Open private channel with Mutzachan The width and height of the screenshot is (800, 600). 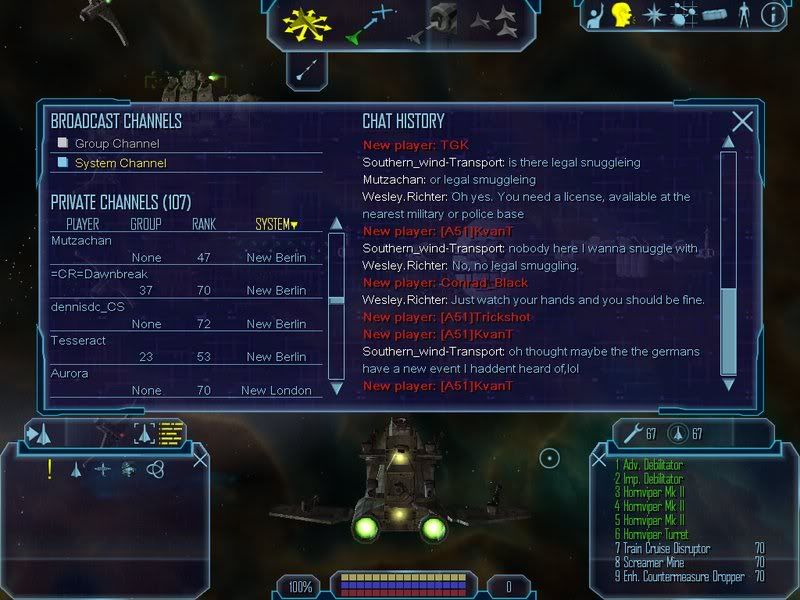[82, 241]
